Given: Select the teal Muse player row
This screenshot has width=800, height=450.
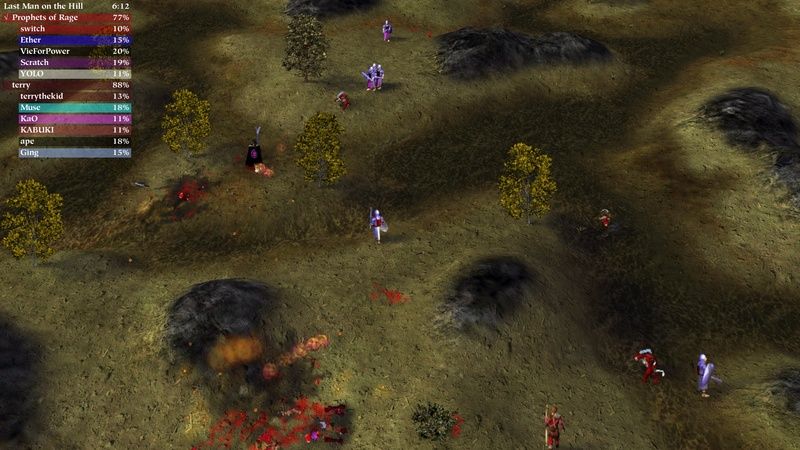Looking at the screenshot, I should [66, 107].
